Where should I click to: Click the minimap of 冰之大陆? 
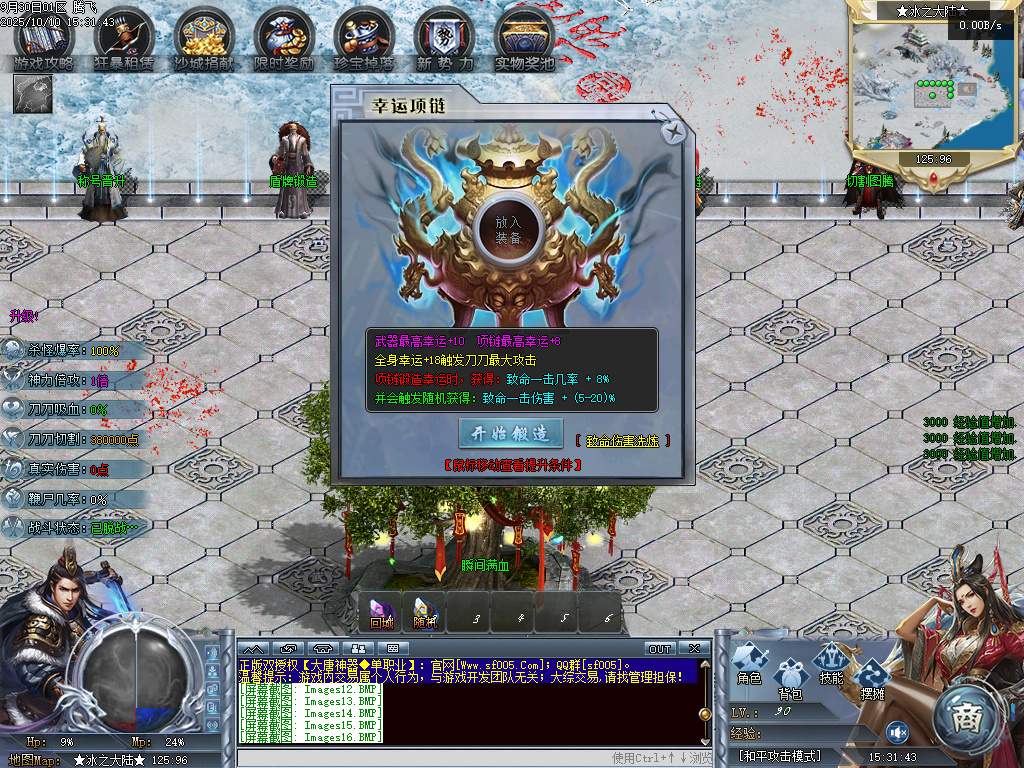932,87
